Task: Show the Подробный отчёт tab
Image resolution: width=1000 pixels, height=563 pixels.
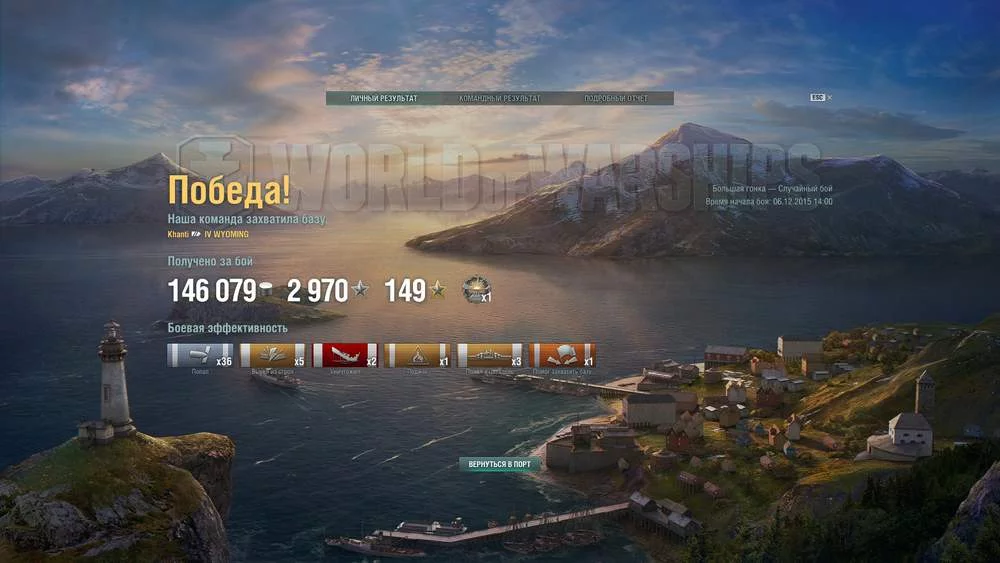Action: click(x=616, y=98)
